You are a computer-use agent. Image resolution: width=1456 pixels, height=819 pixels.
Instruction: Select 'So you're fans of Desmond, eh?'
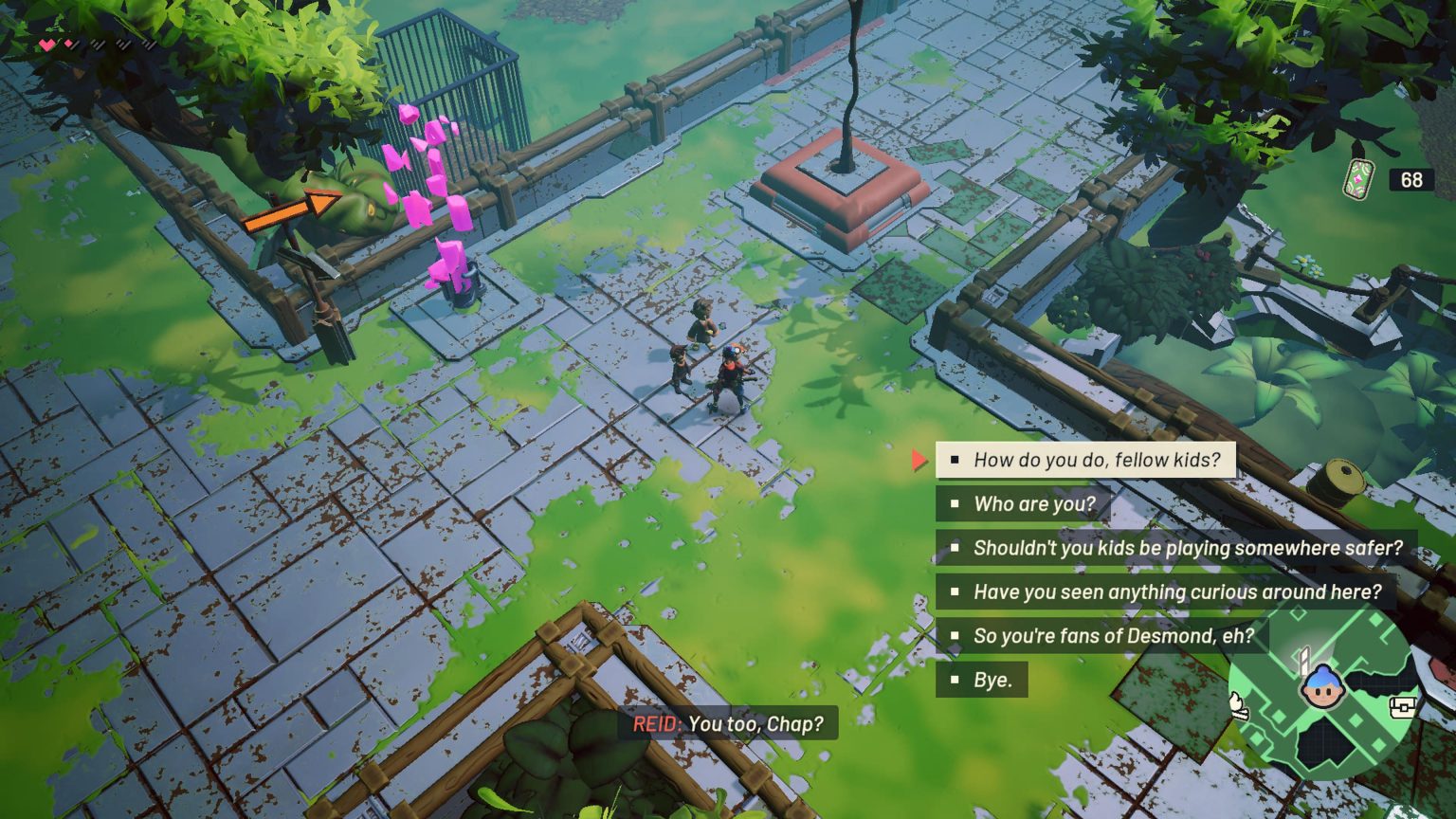(1114, 636)
